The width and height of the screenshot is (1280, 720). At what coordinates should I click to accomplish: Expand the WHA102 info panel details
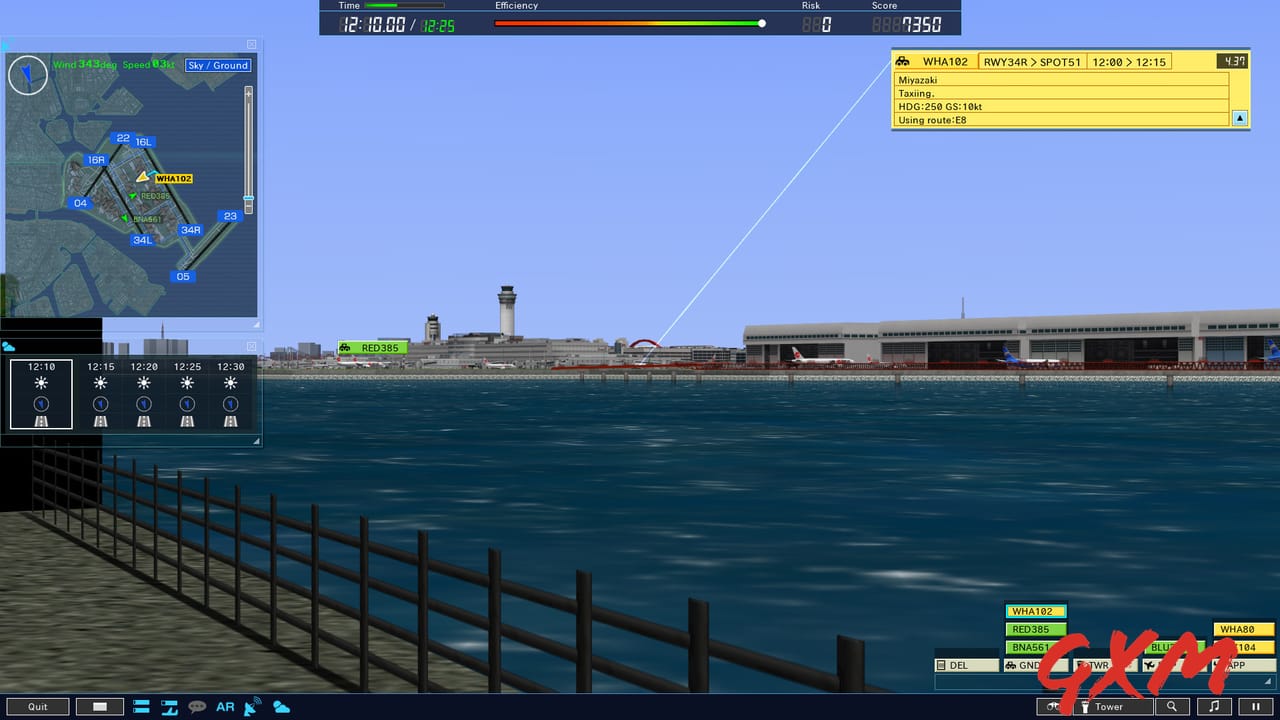pyautogui.click(x=1238, y=118)
